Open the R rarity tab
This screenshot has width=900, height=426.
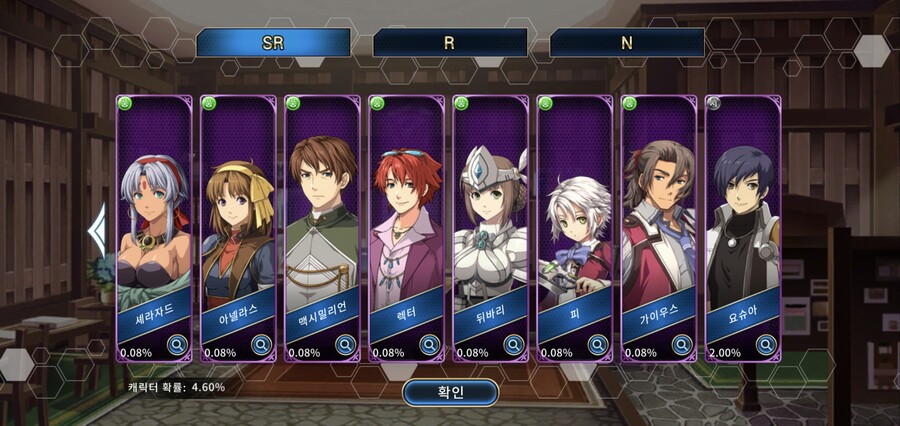450,43
